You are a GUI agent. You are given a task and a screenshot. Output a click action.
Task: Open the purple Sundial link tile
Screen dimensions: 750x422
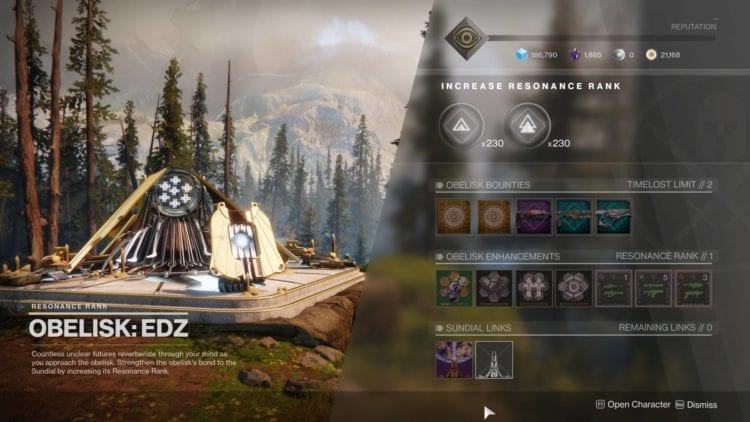click(x=454, y=359)
